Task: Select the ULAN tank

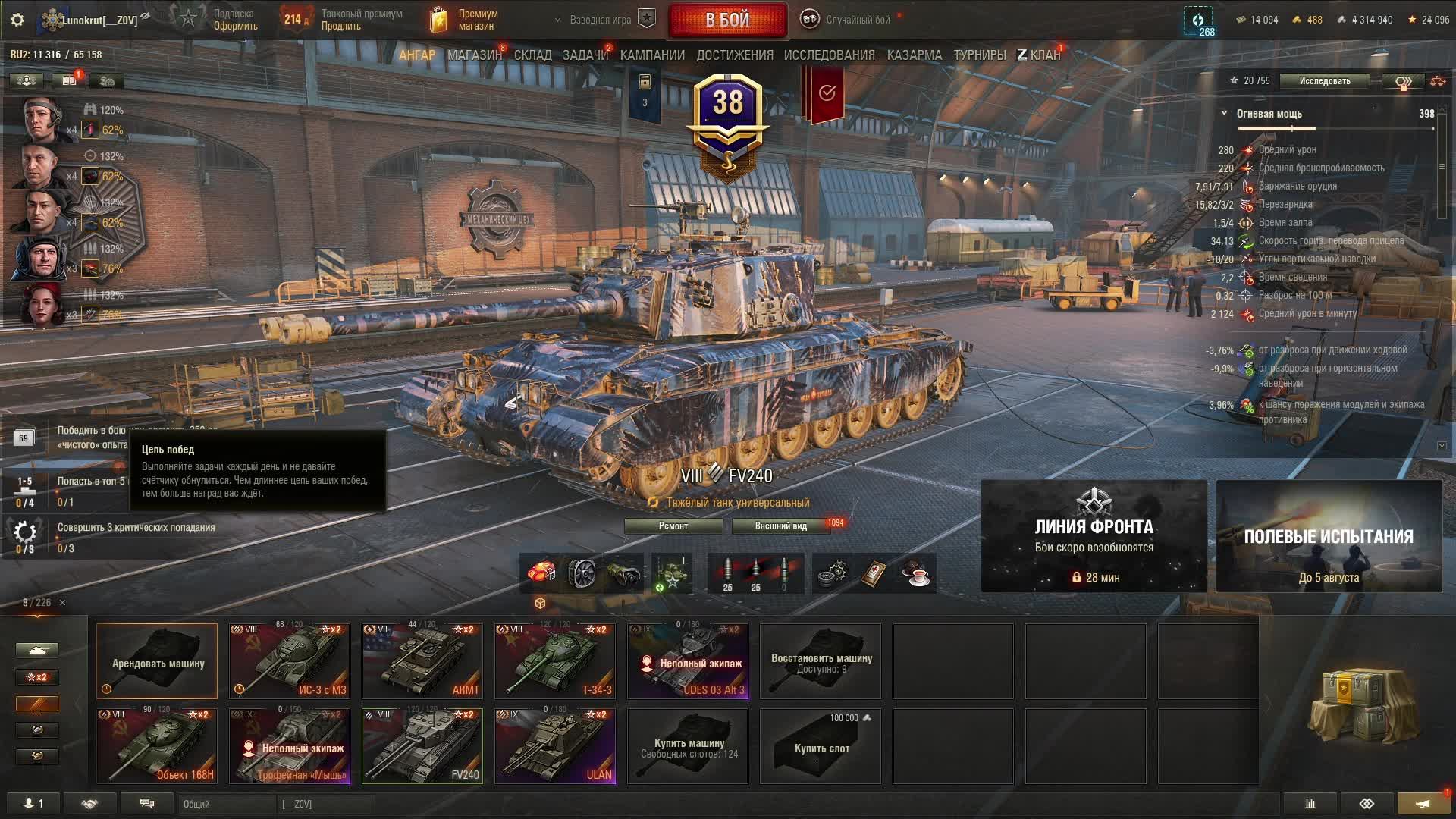Action: coord(555,745)
